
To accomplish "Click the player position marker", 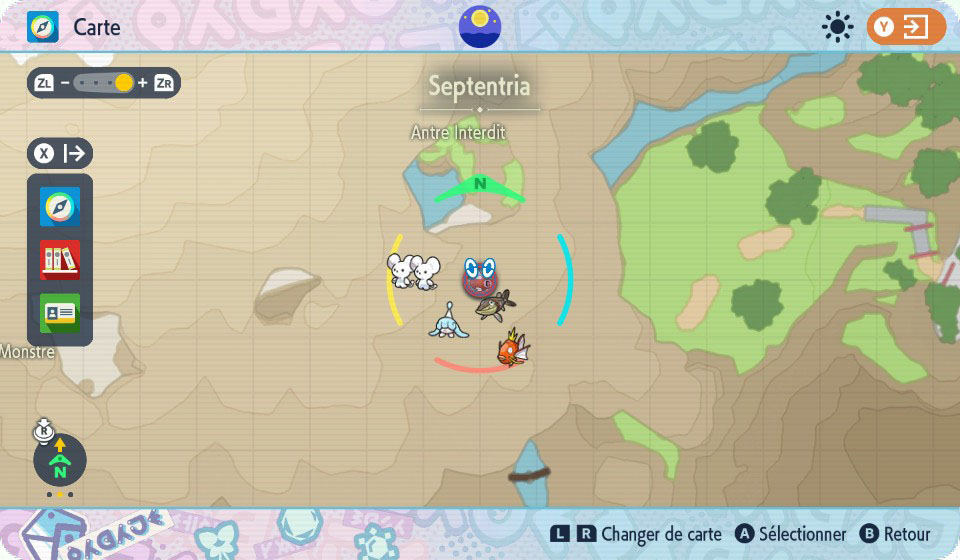I will coord(480,276).
